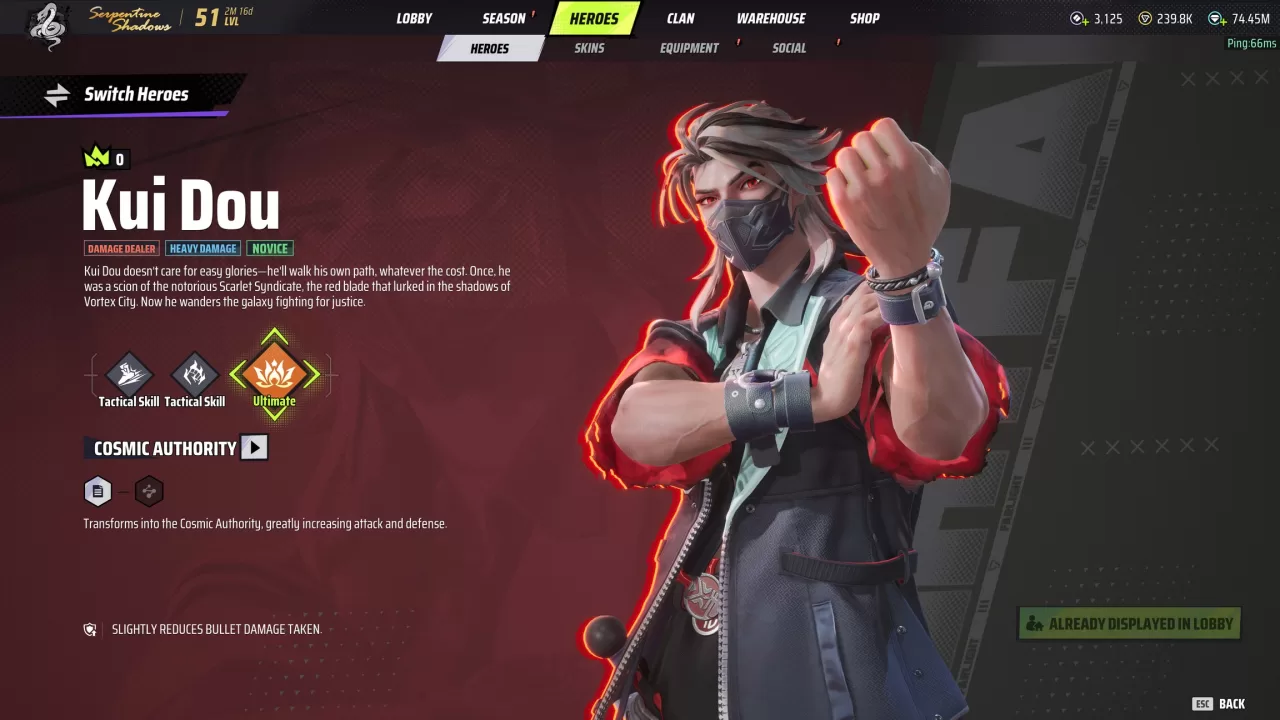Switch to the SKINS tab
Viewport: 1280px width, 720px height.
tap(589, 47)
